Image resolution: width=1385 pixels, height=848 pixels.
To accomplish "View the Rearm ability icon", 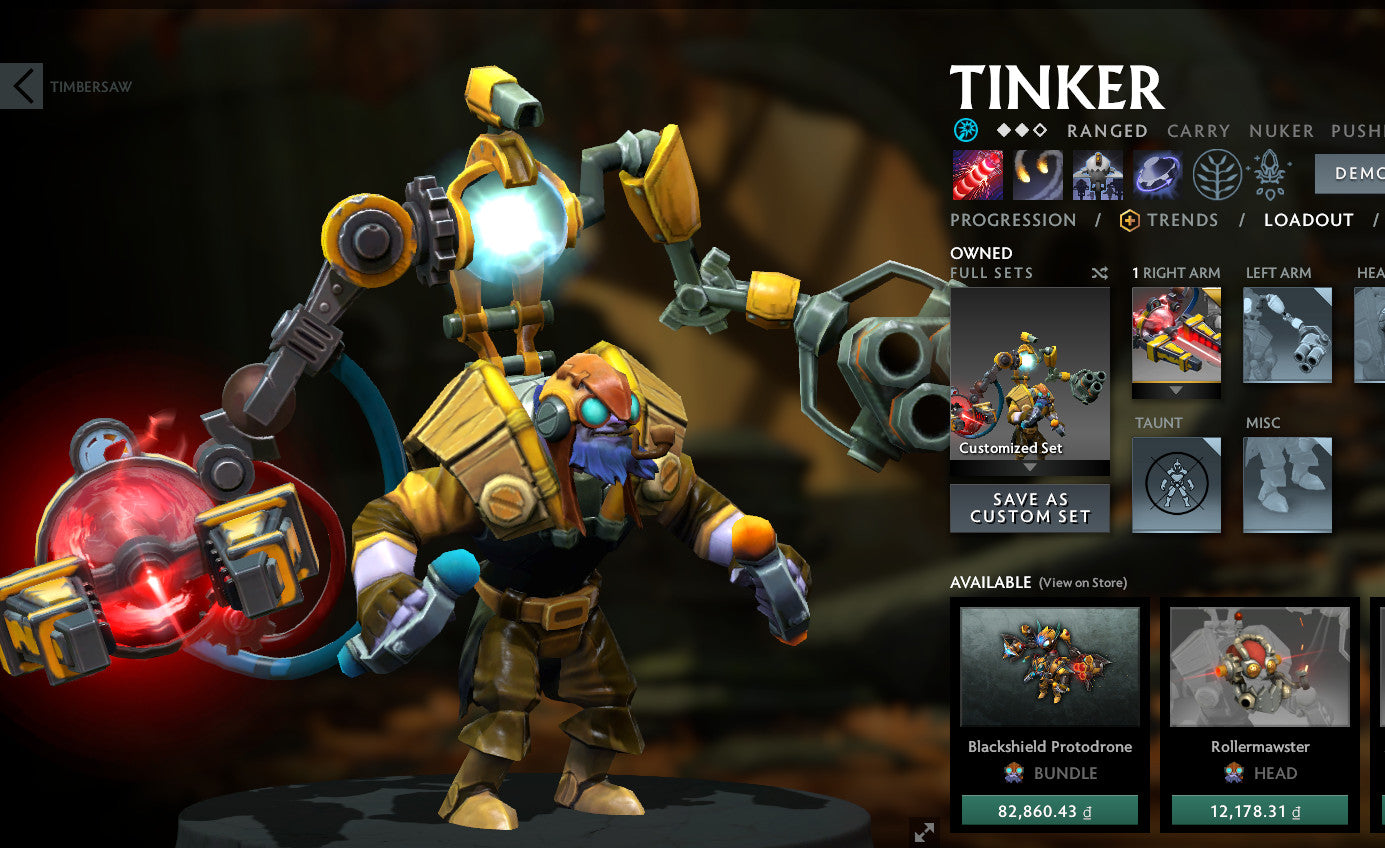I will [x=1157, y=173].
